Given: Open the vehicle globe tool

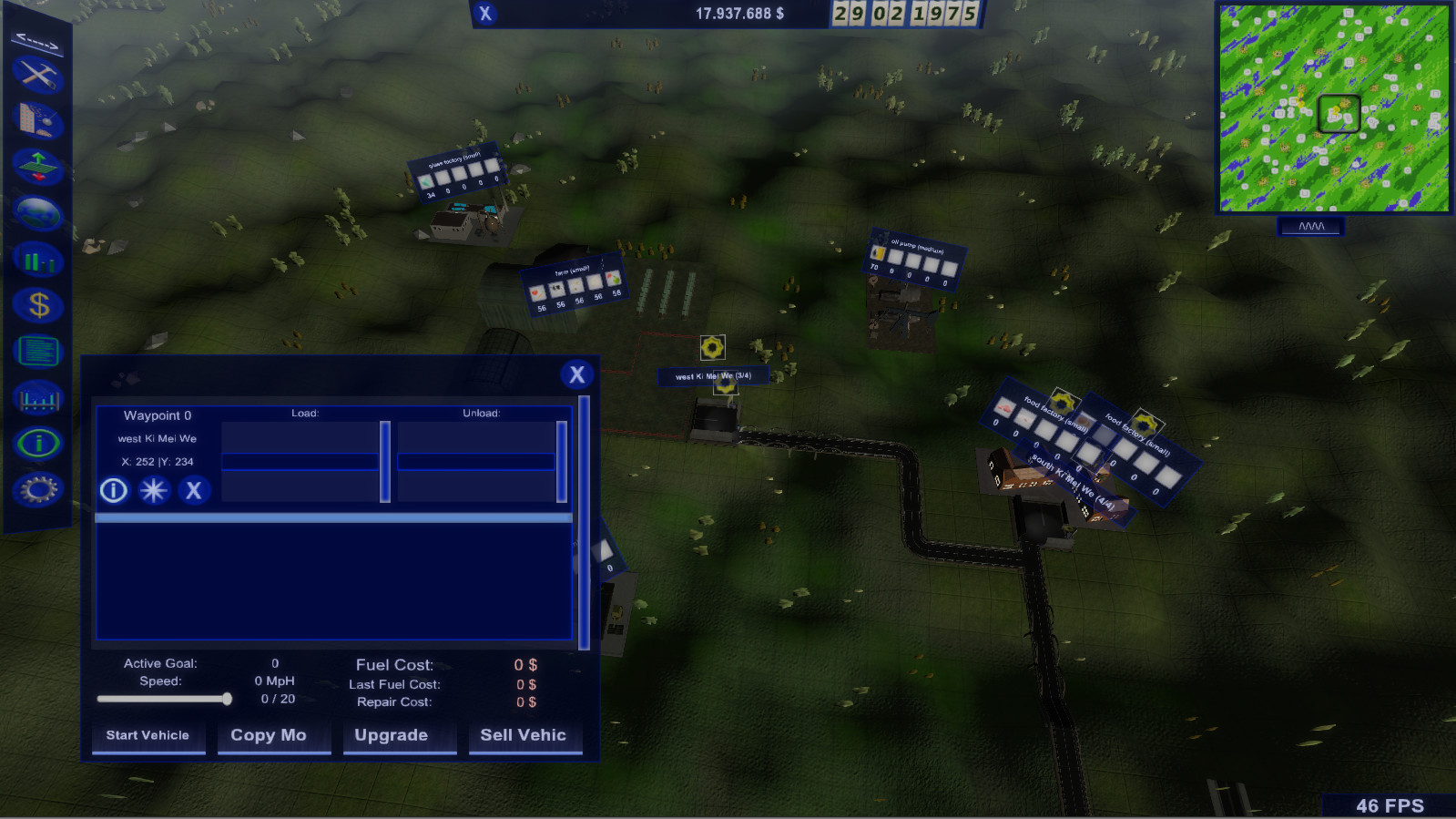Looking at the screenshot, I should pyautogui.click(x=36, y=213).
